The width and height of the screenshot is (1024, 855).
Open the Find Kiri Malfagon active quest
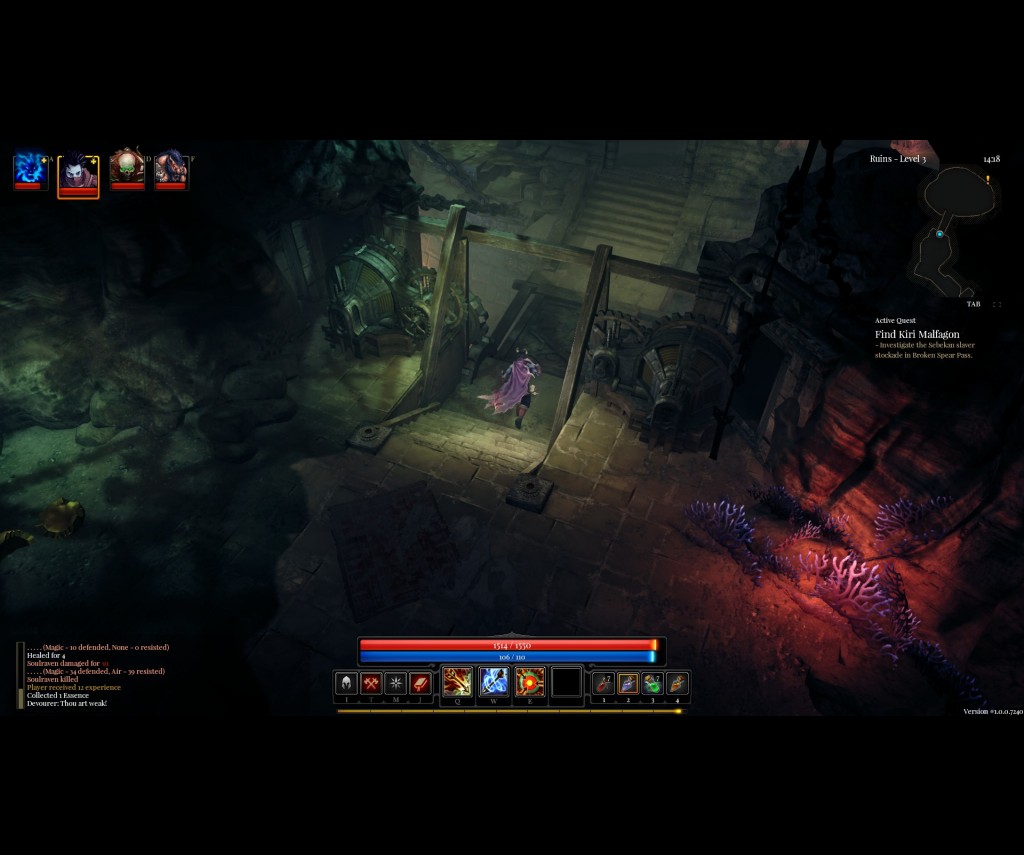click(917, 334)
